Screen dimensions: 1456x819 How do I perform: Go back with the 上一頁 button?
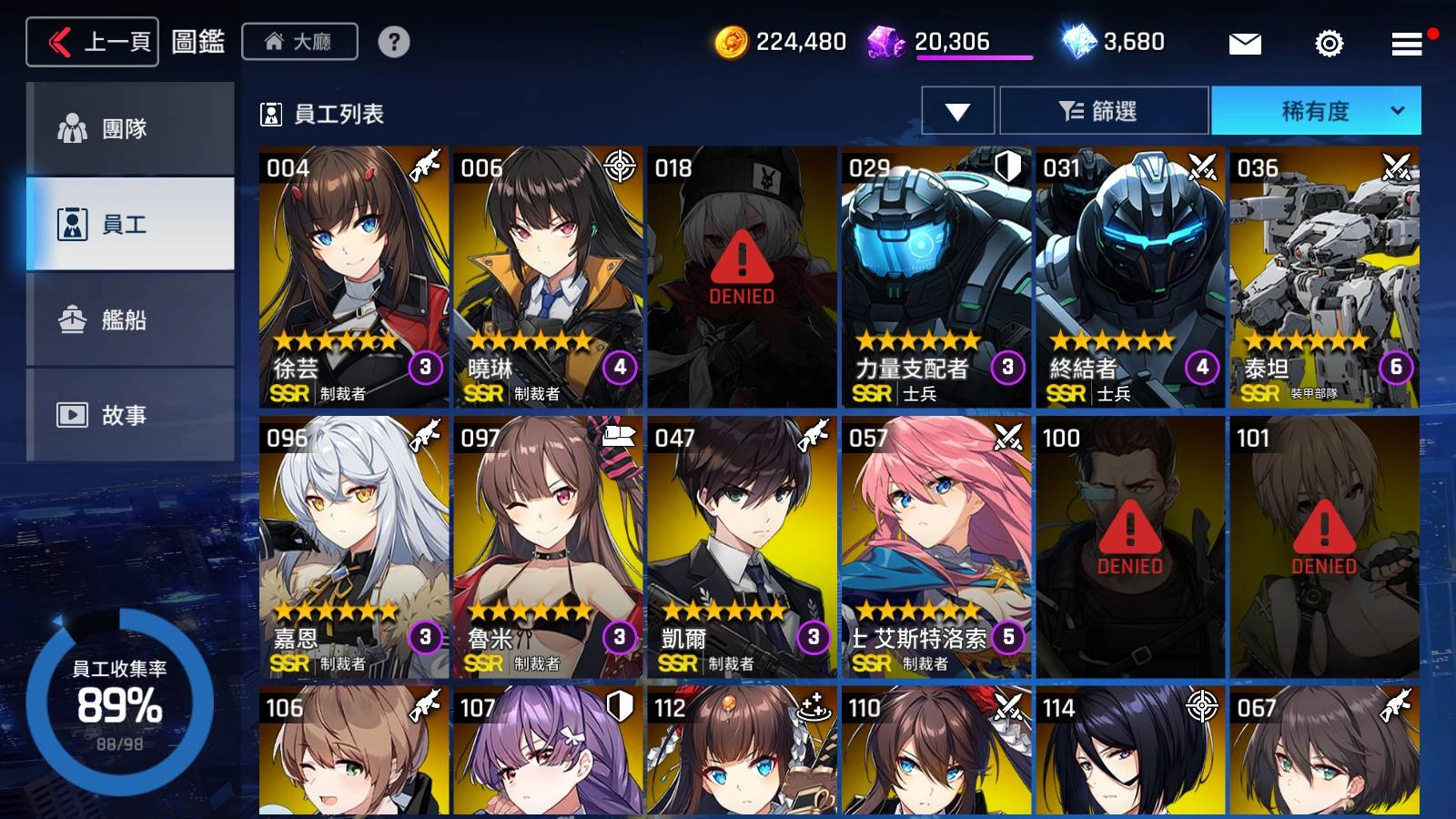coord(93,42)
